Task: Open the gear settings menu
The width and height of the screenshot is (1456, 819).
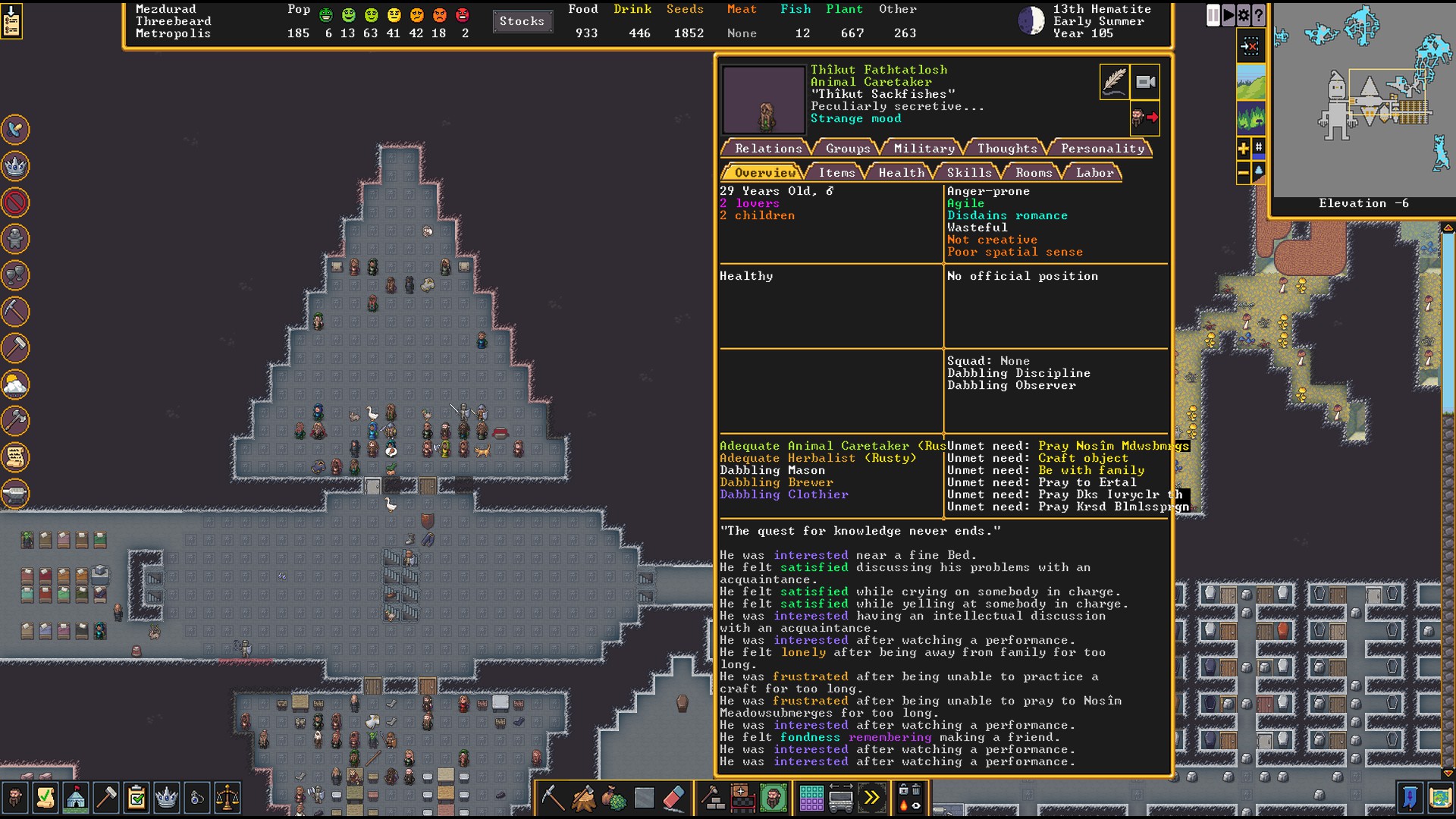Action: [x=1244, y=15]
